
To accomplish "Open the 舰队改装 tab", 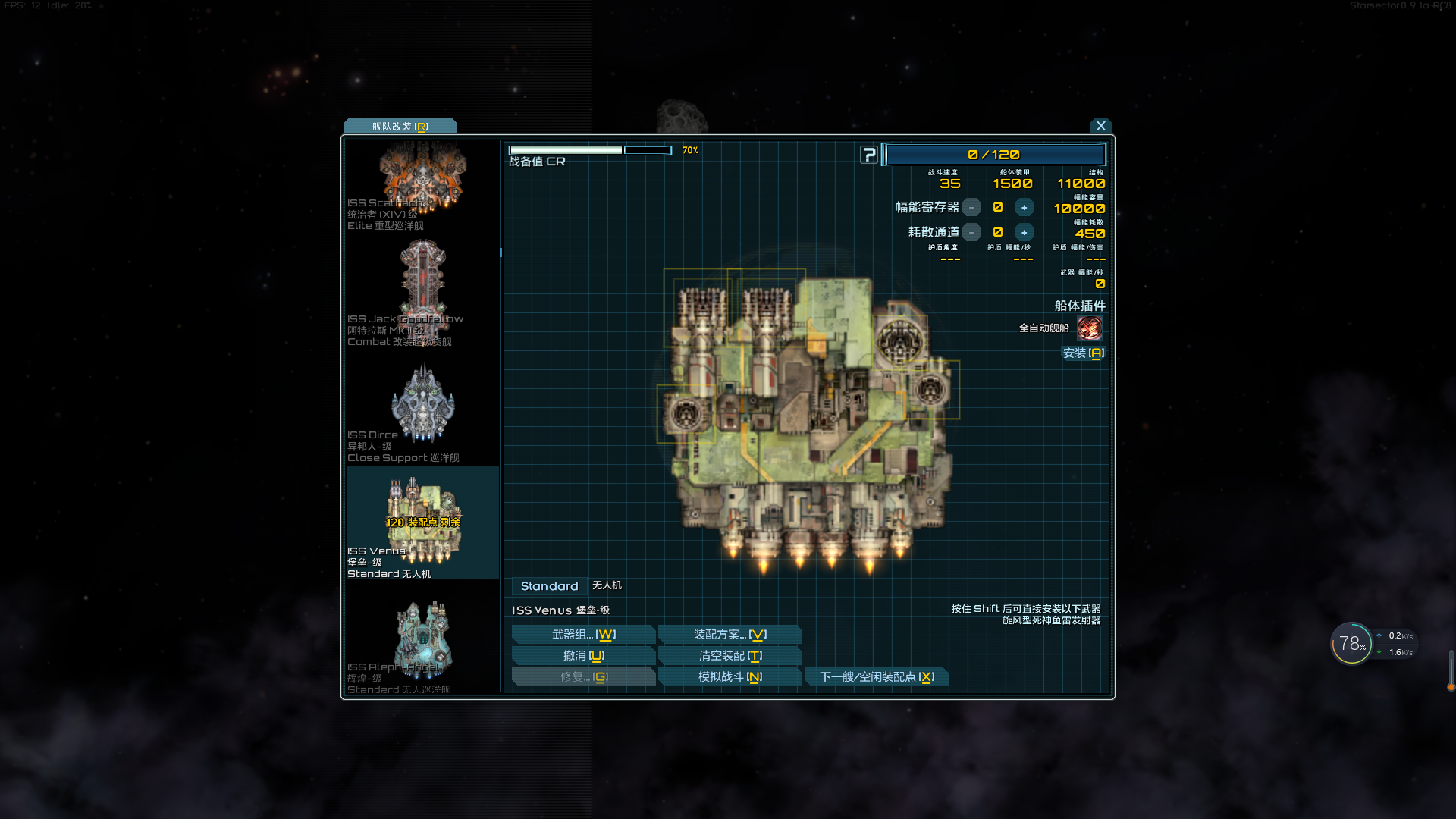I will click(400, 127).
